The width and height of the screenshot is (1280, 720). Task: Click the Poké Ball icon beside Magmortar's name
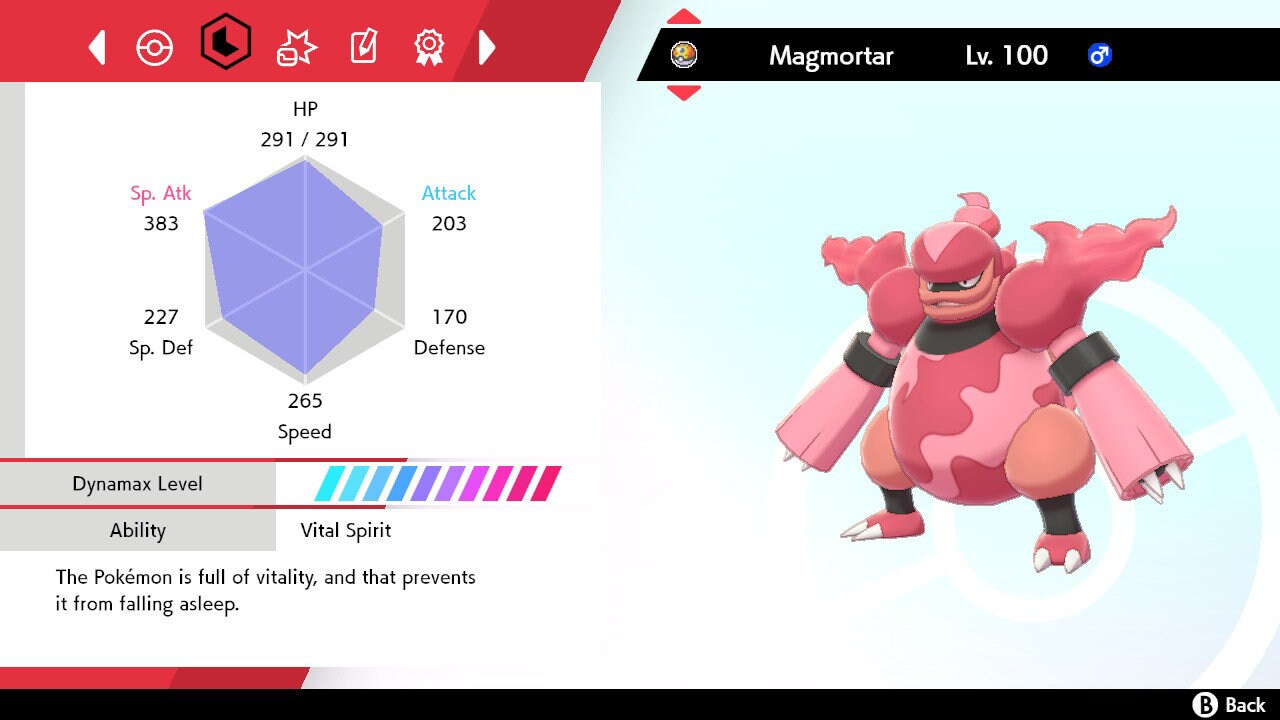684,55
